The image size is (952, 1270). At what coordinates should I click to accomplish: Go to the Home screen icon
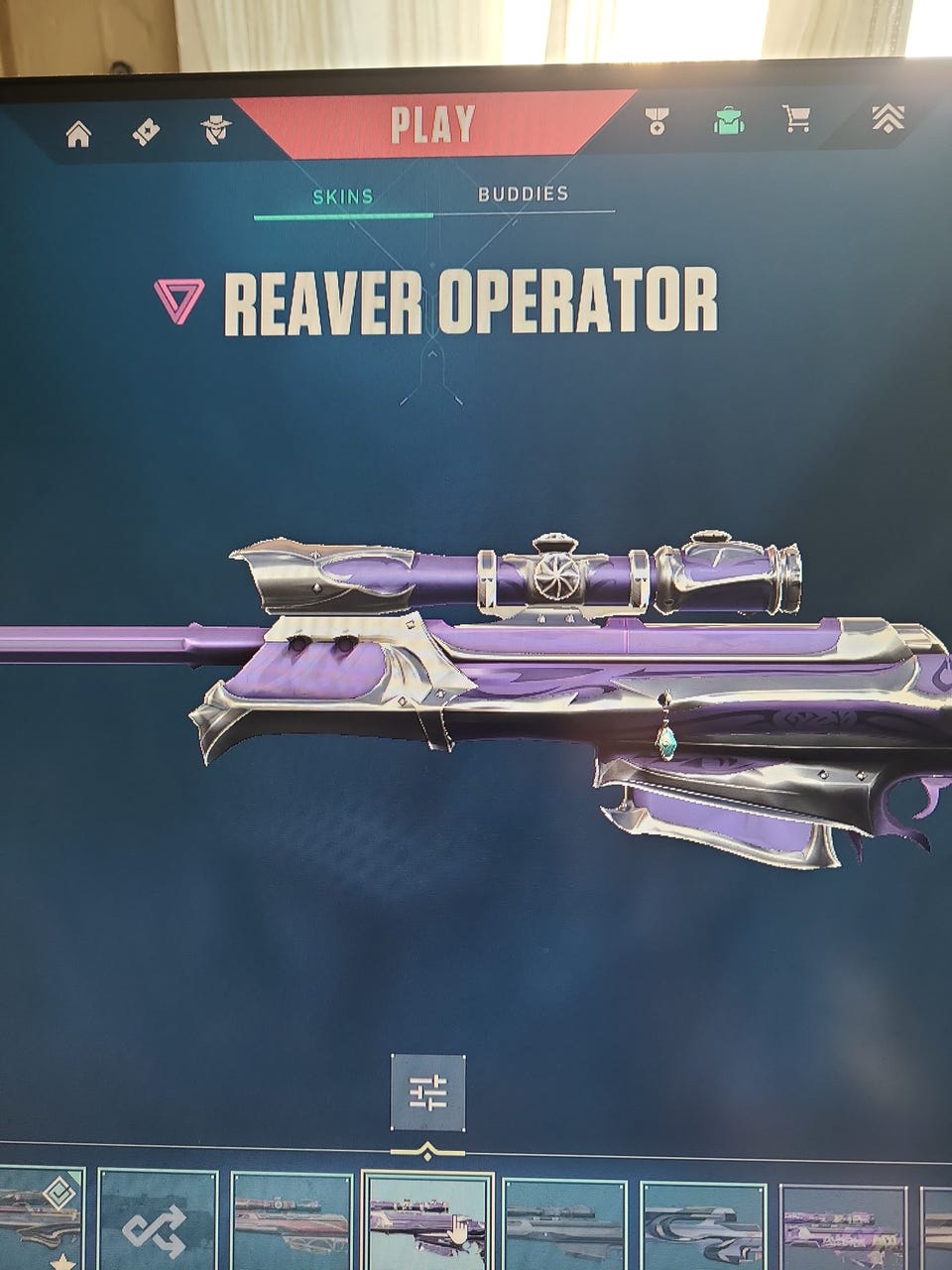click(x=78, y=134)
